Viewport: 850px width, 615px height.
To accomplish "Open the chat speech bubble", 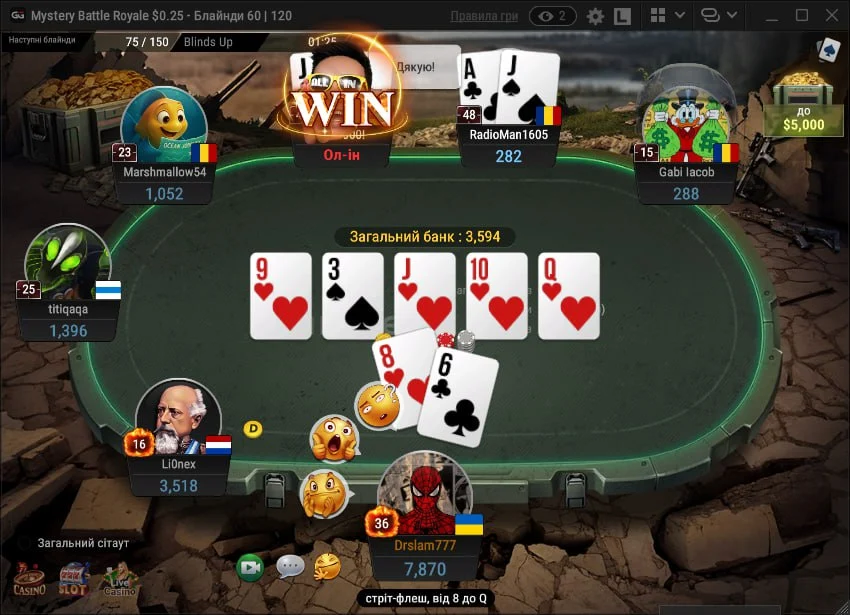I will [290, 567].
